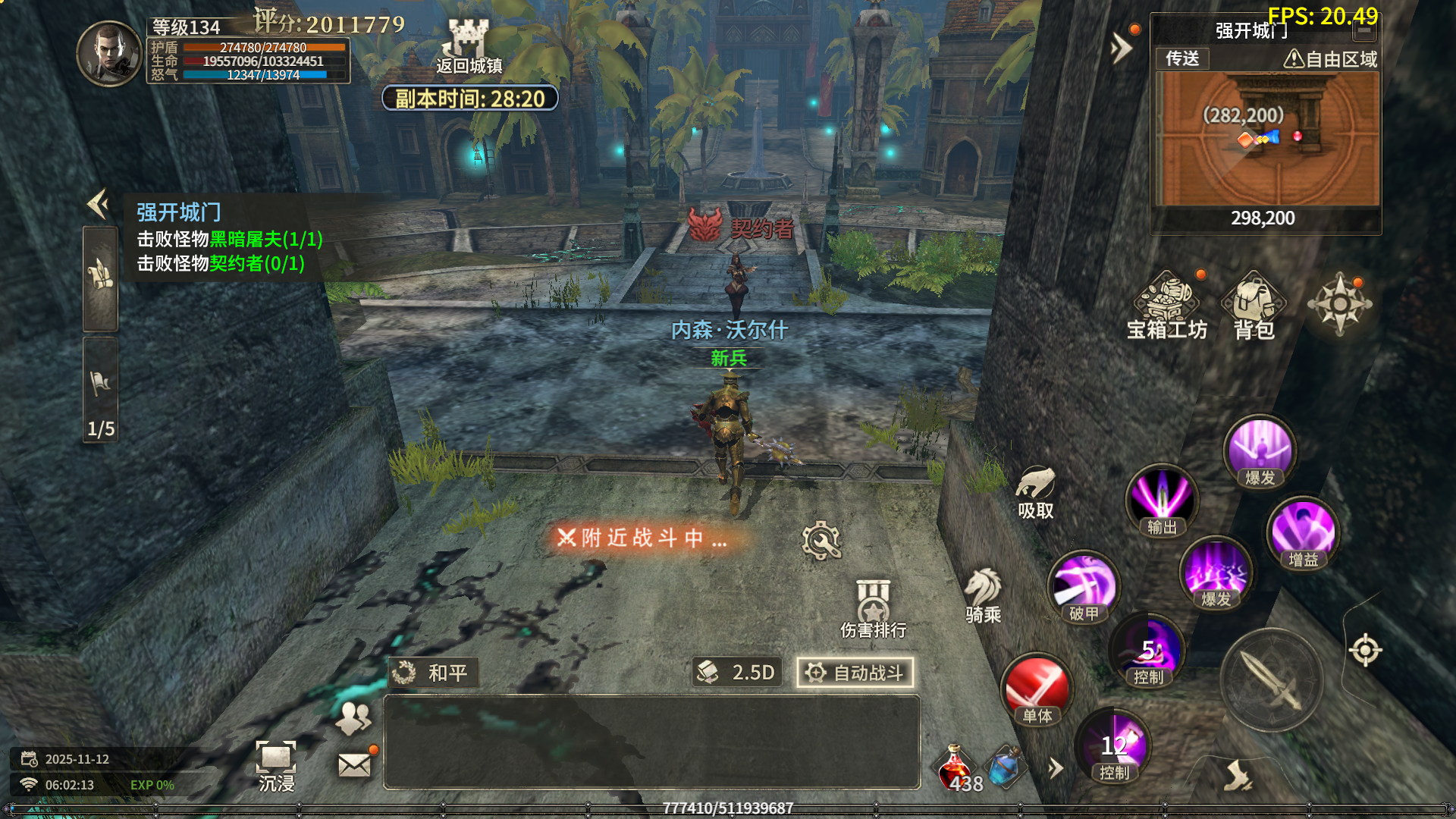Use the red health potion

pyautogui.click(x=956, y=767)
